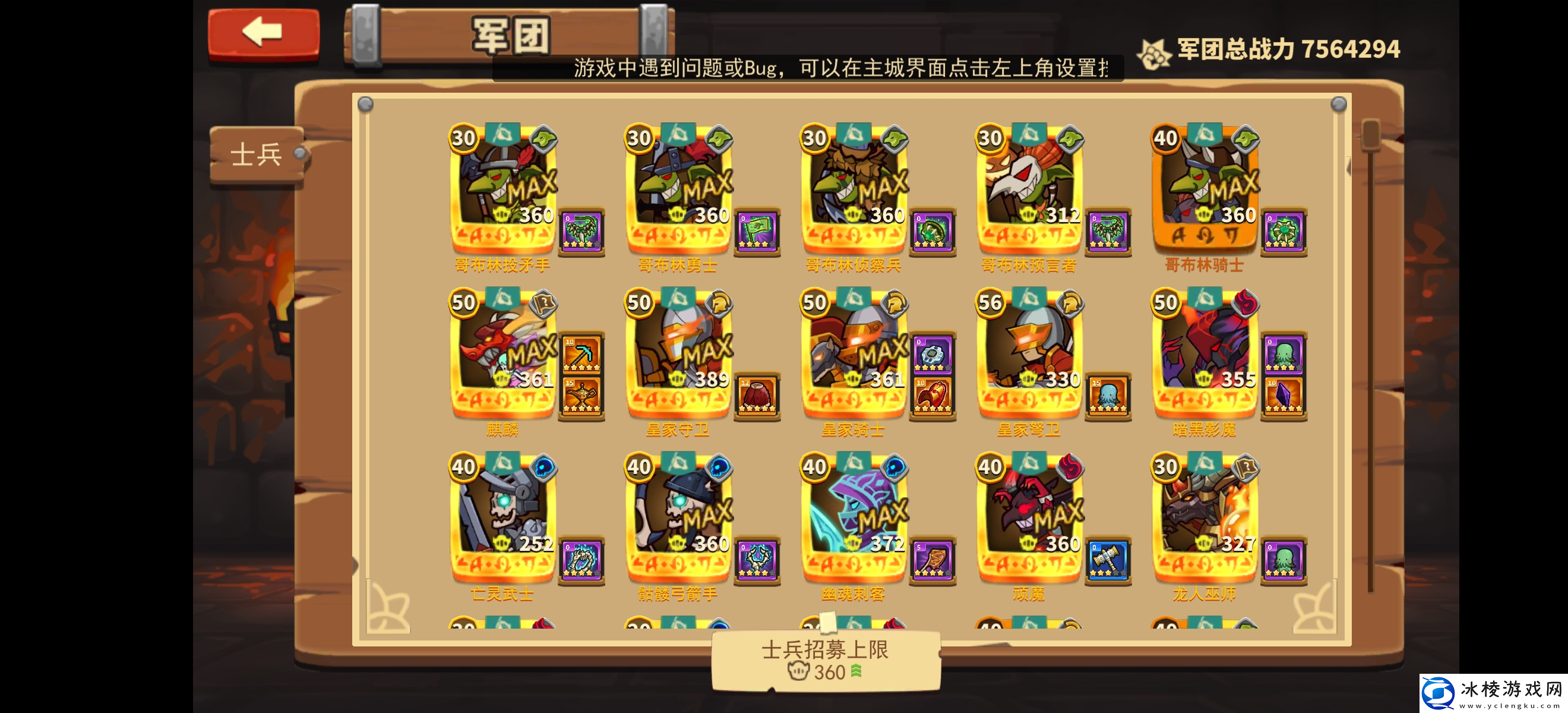The width and height of the screenshot is (1568, 713).
Task: Switch to the 士兵 side tab
Action: (255, 154)
